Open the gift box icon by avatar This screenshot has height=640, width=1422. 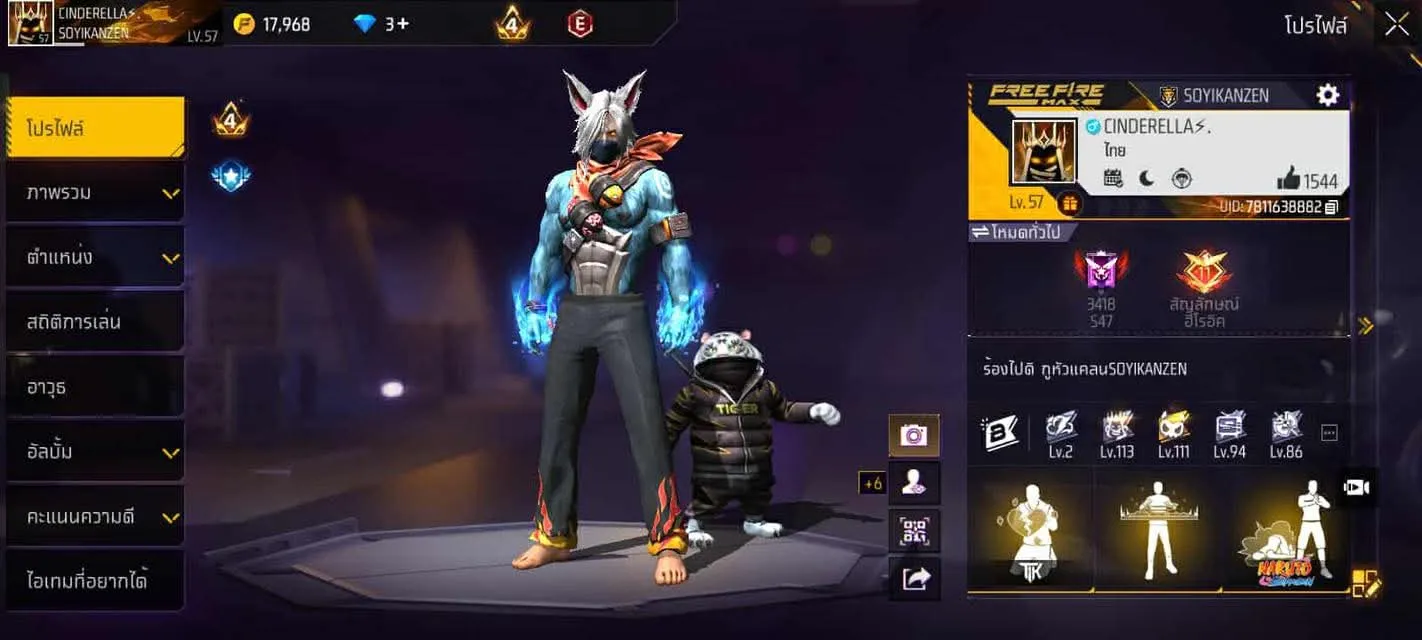[1068, 203]
